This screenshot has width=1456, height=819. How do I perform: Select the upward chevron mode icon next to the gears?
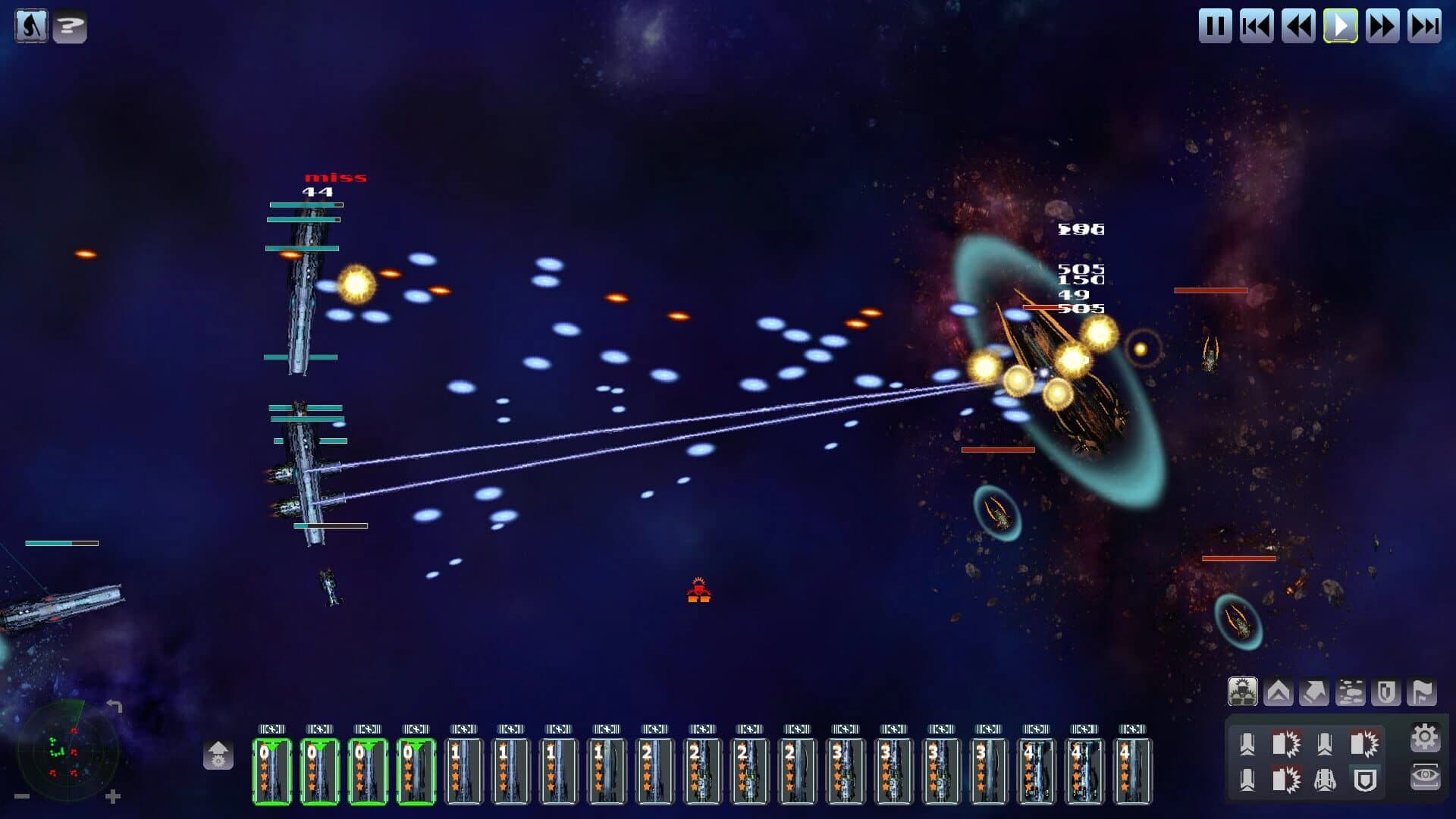pos(1278,689)
